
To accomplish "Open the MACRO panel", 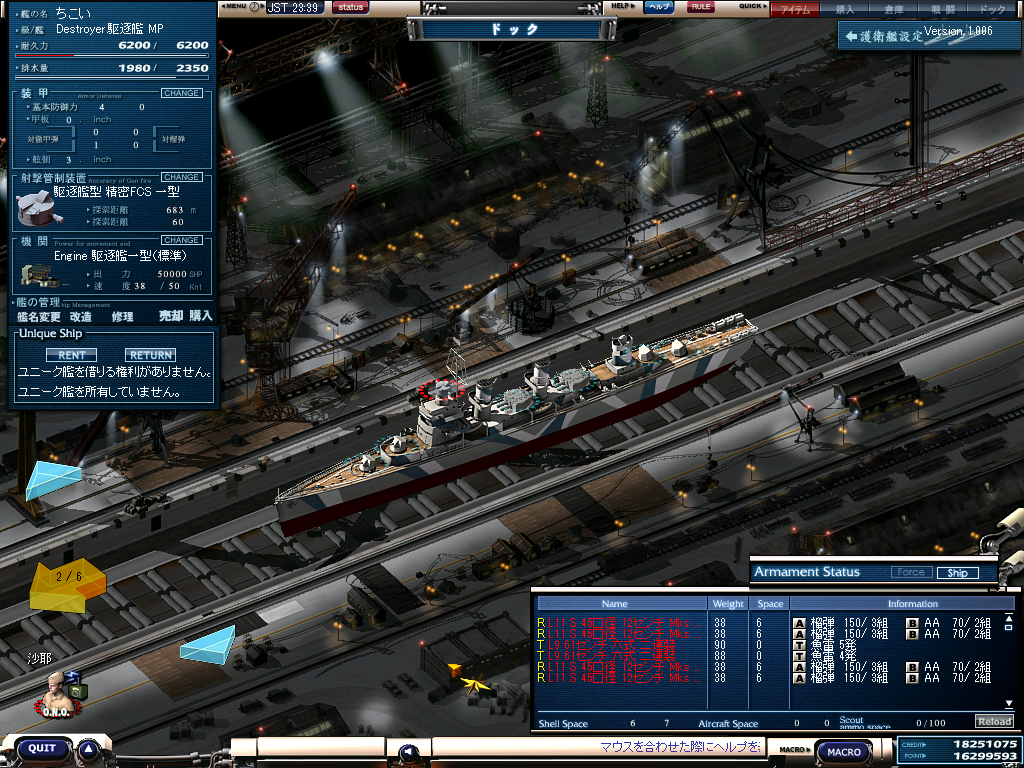I will click(844, 751).
